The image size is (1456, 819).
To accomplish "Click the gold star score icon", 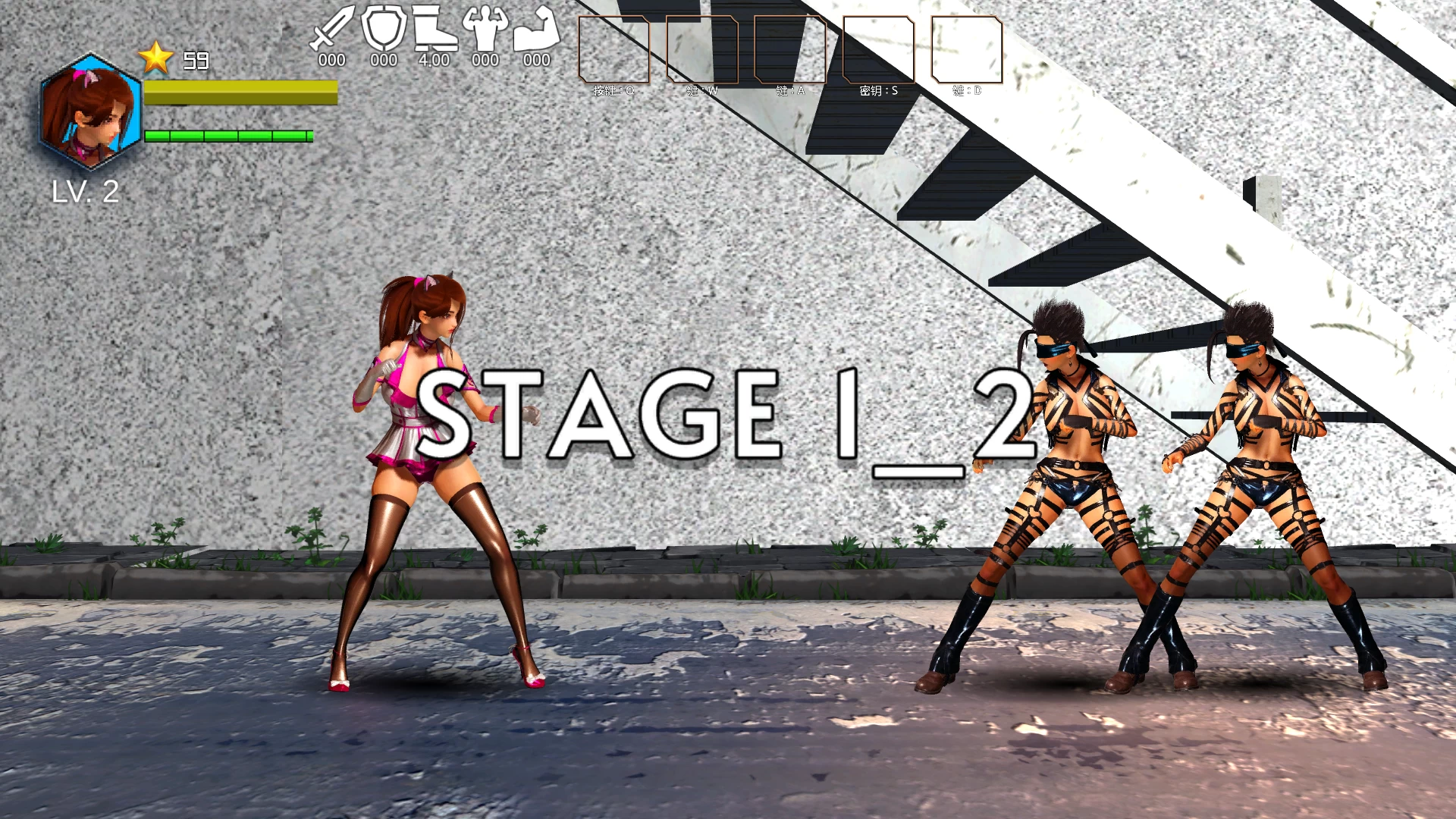I will pyautogui.click(x=155, y=57).
